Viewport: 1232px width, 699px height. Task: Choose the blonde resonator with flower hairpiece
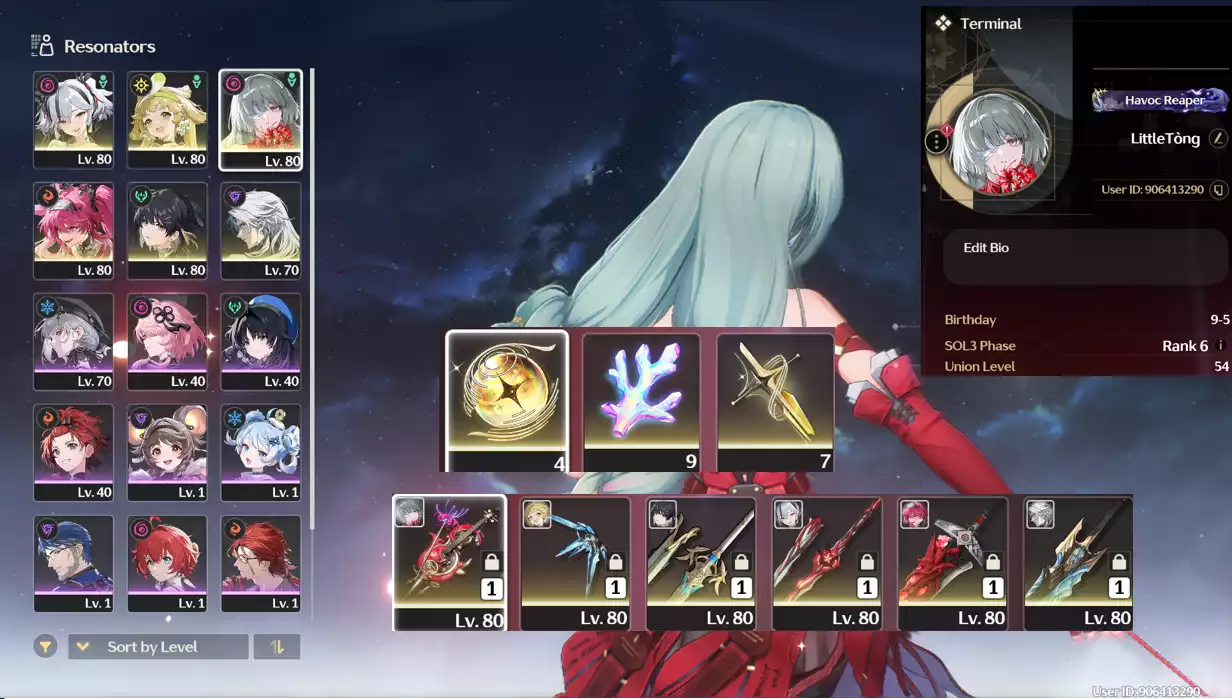(167, 118)
